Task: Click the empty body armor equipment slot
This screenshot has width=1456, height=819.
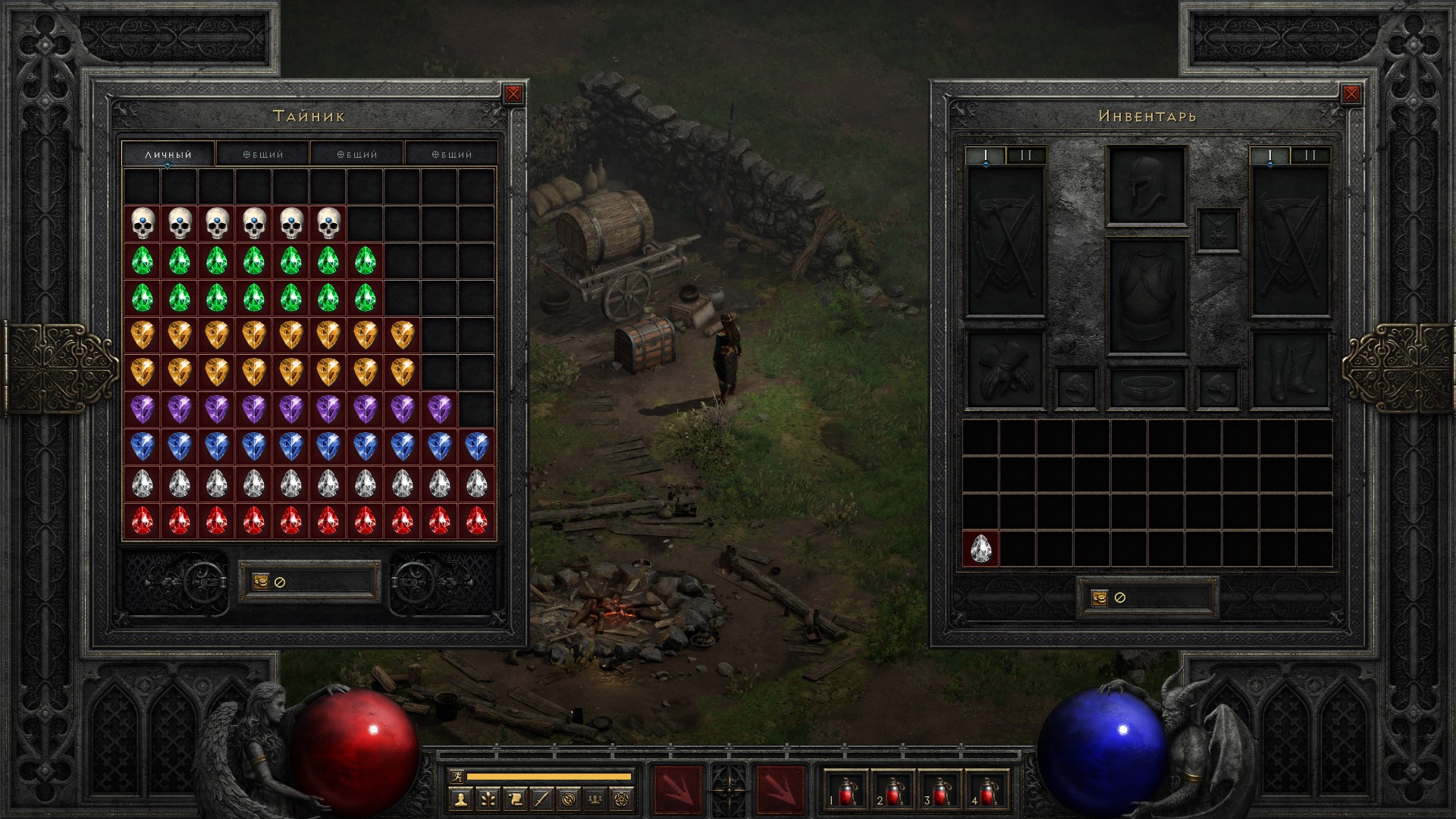Action: tap(1146, 297)
